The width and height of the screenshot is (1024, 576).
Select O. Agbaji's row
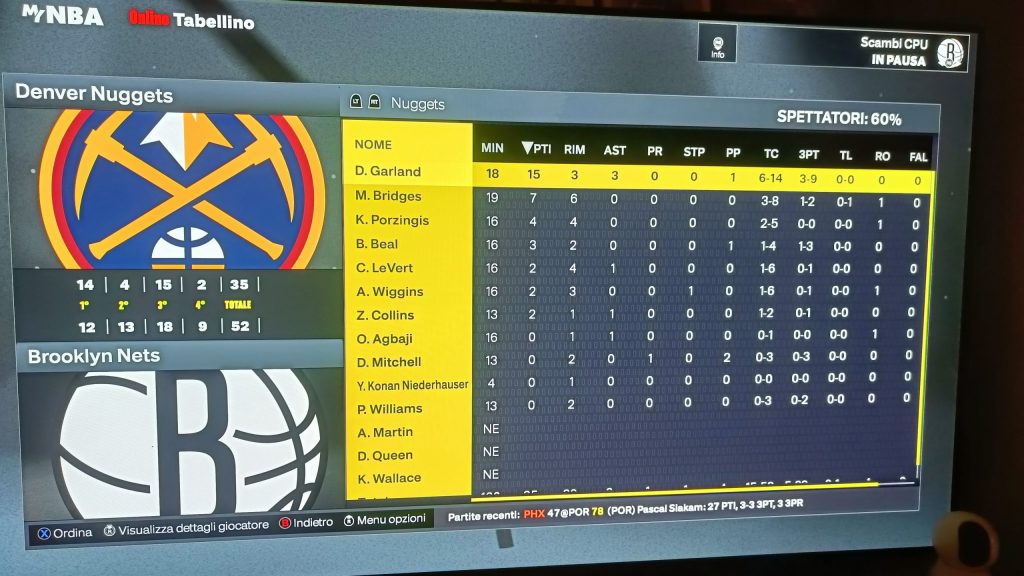pos(385,338)
